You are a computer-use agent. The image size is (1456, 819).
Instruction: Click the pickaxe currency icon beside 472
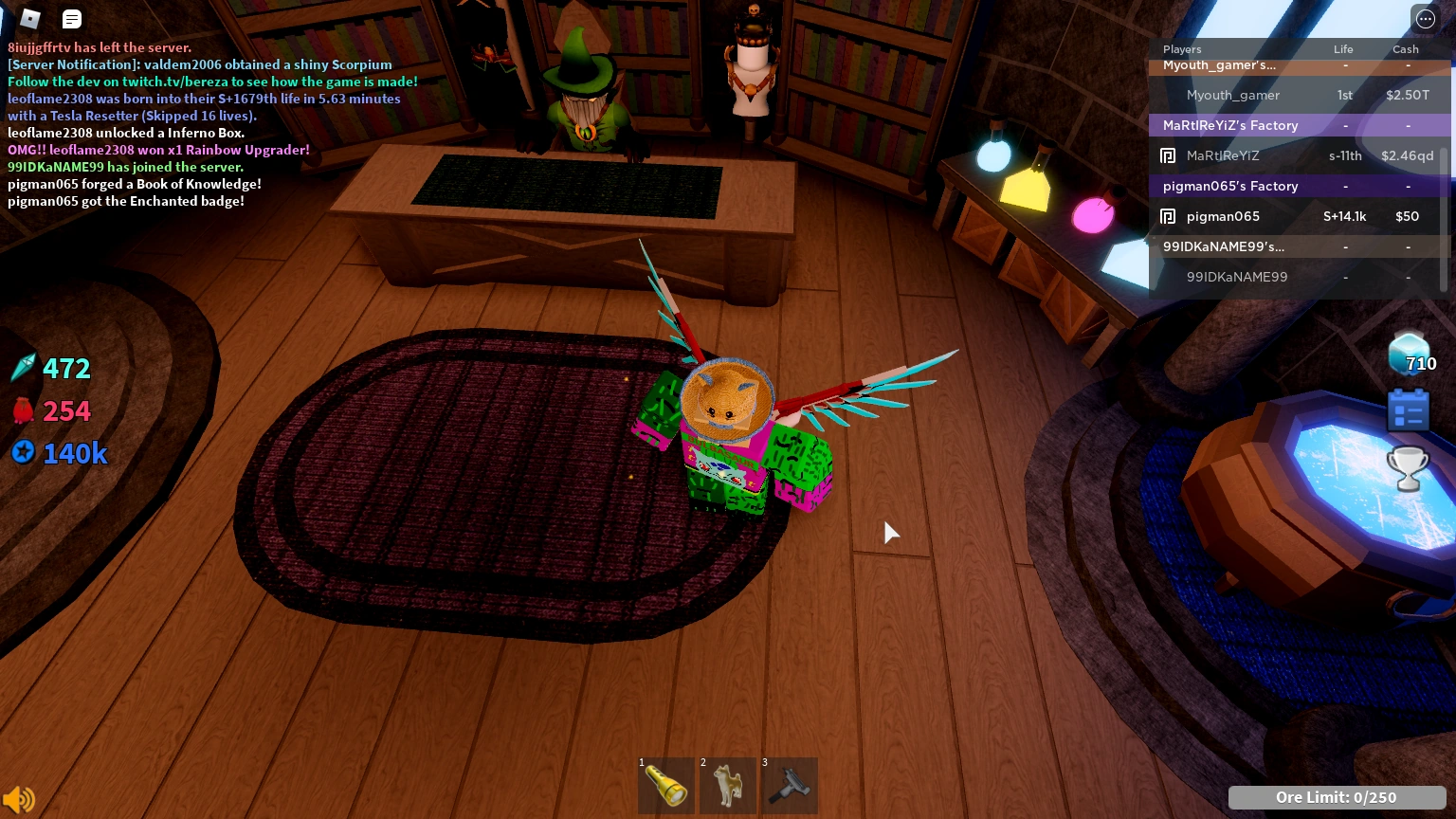[x=23, y=368]
